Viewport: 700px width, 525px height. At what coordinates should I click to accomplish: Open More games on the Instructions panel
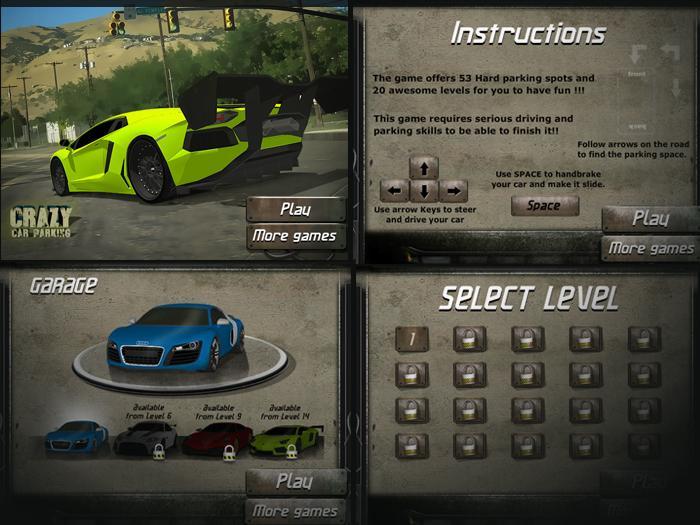click(x=651, y=248)
